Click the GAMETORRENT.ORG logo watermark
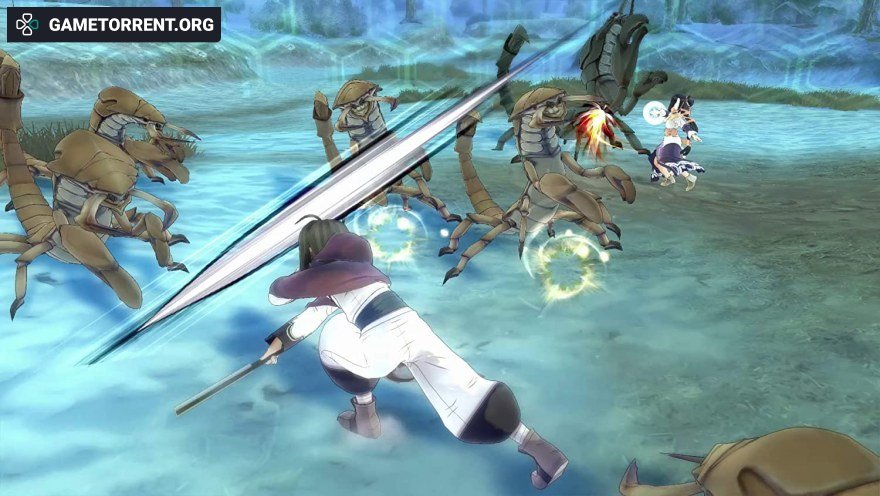 click(x=114, y=25)
